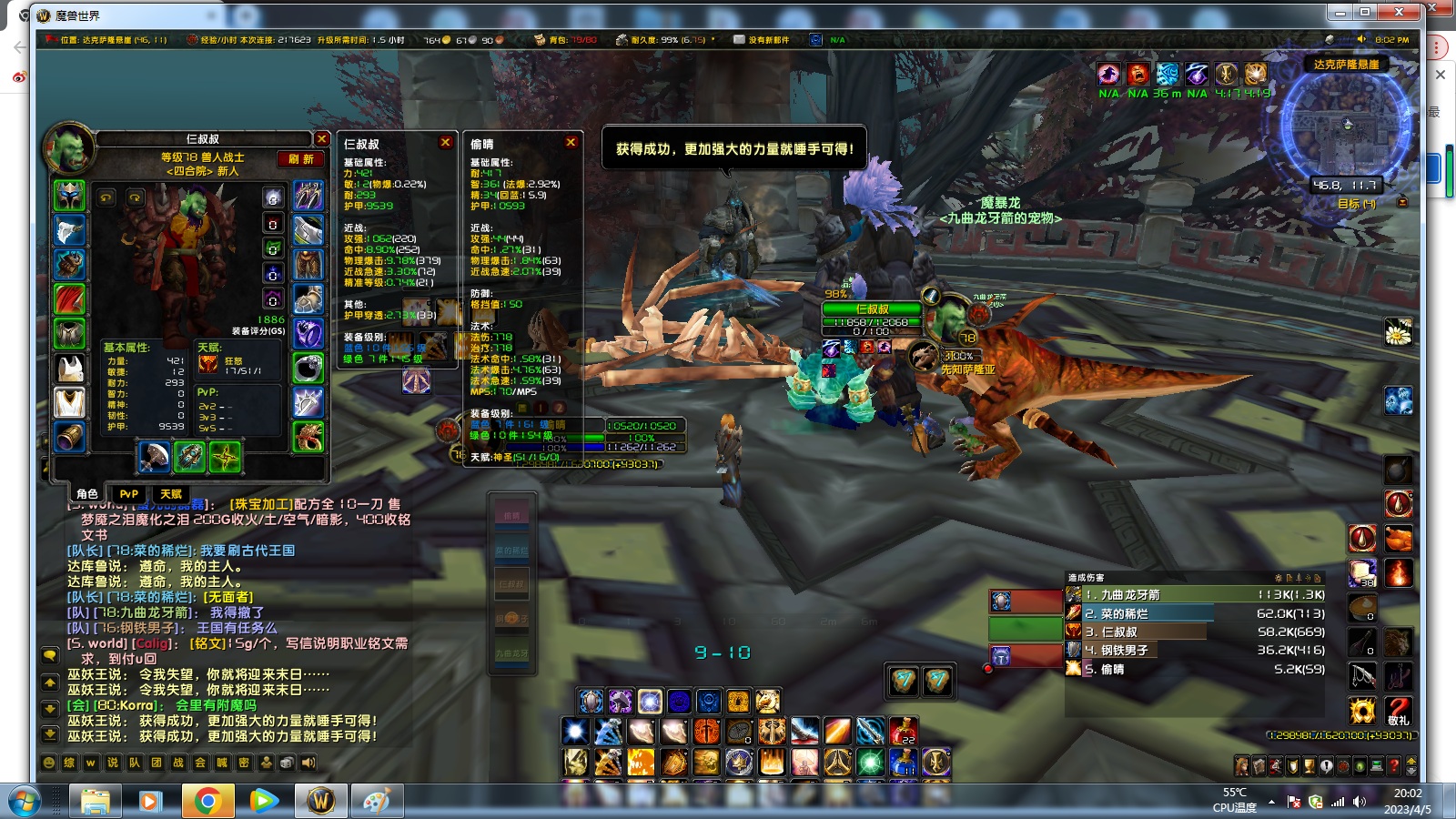Screen dimensions: 1456x819
Task: Open the 造成伤害 damage meter mode dropdown
Action: pos(1319,577)
